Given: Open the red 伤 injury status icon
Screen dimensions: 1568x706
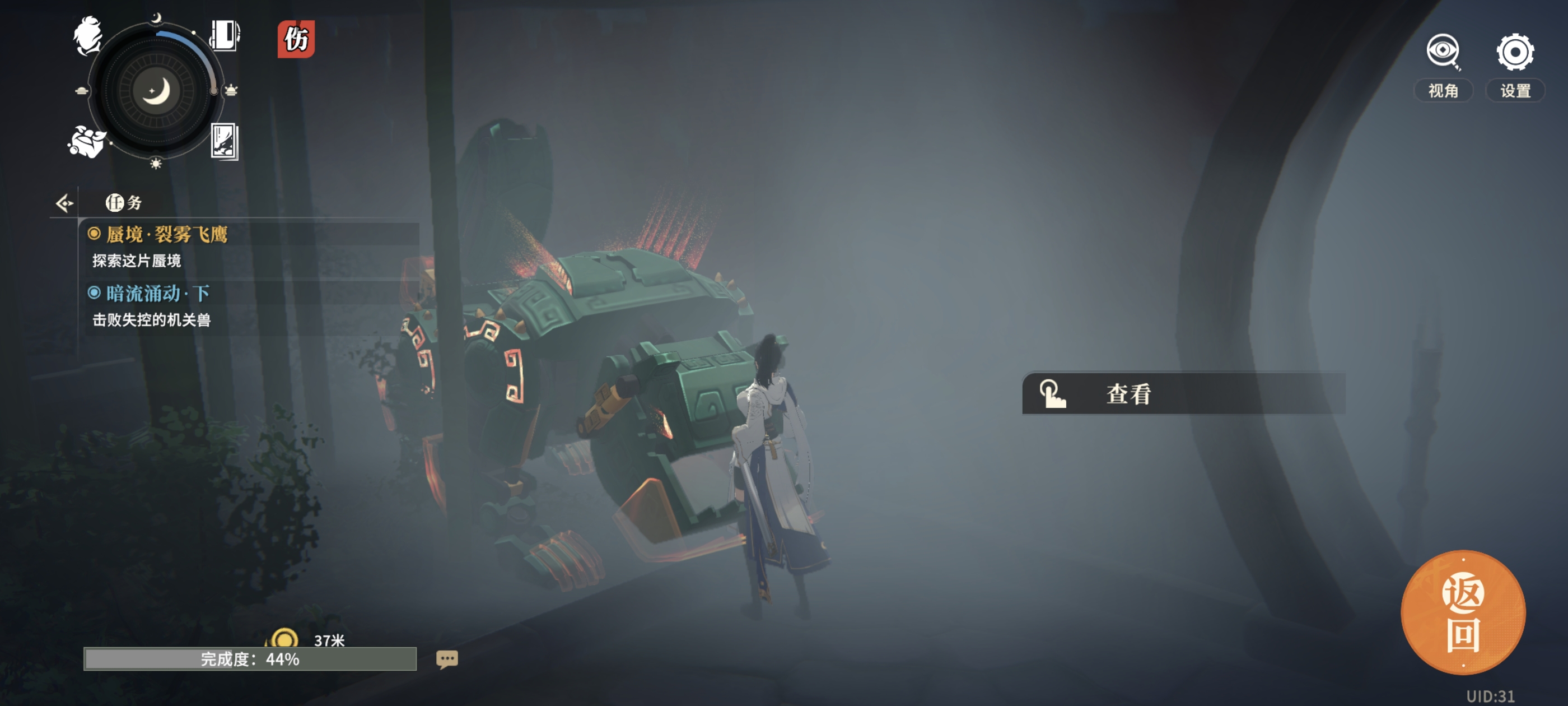Looking at the screenshot, I should 296,40.
